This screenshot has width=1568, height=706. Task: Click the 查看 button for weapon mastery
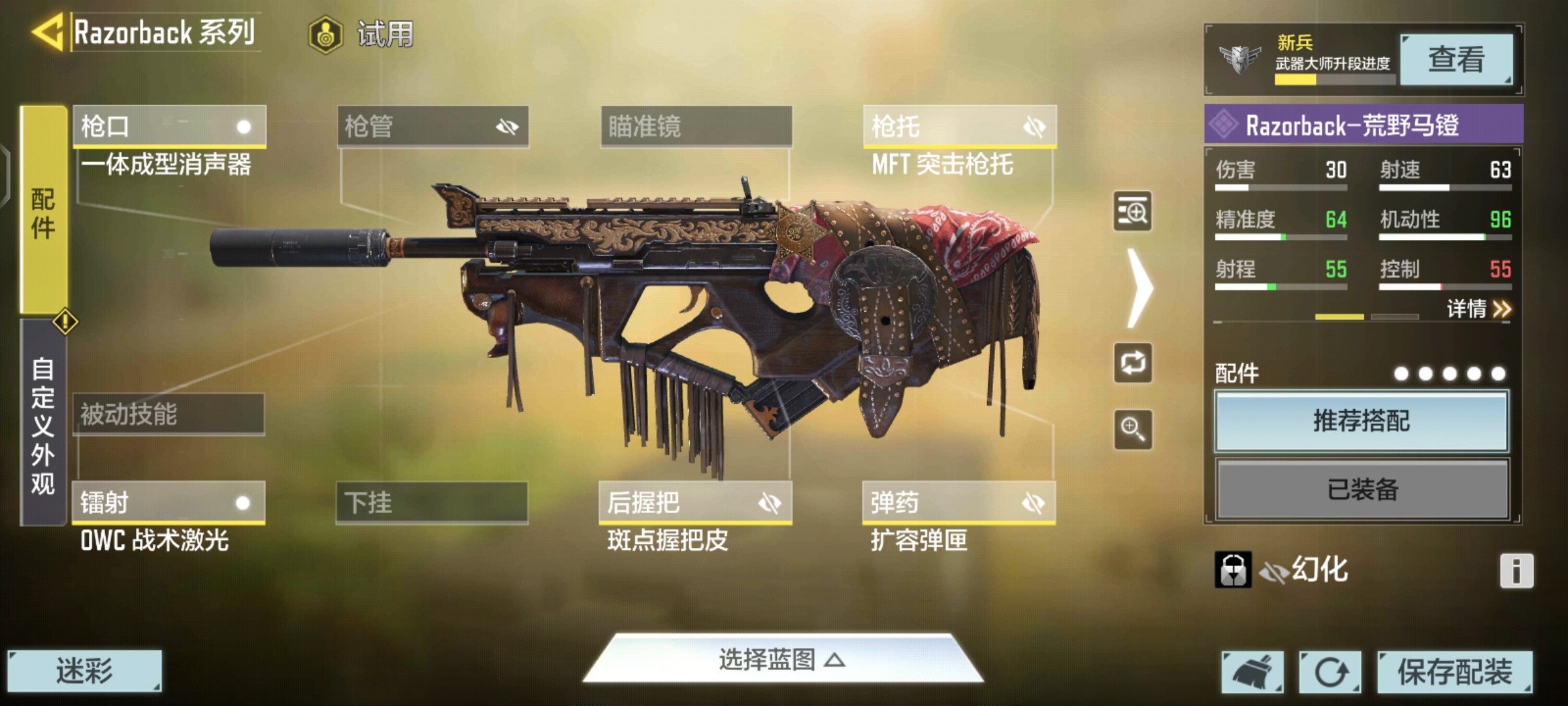[x=1456, y=60]
